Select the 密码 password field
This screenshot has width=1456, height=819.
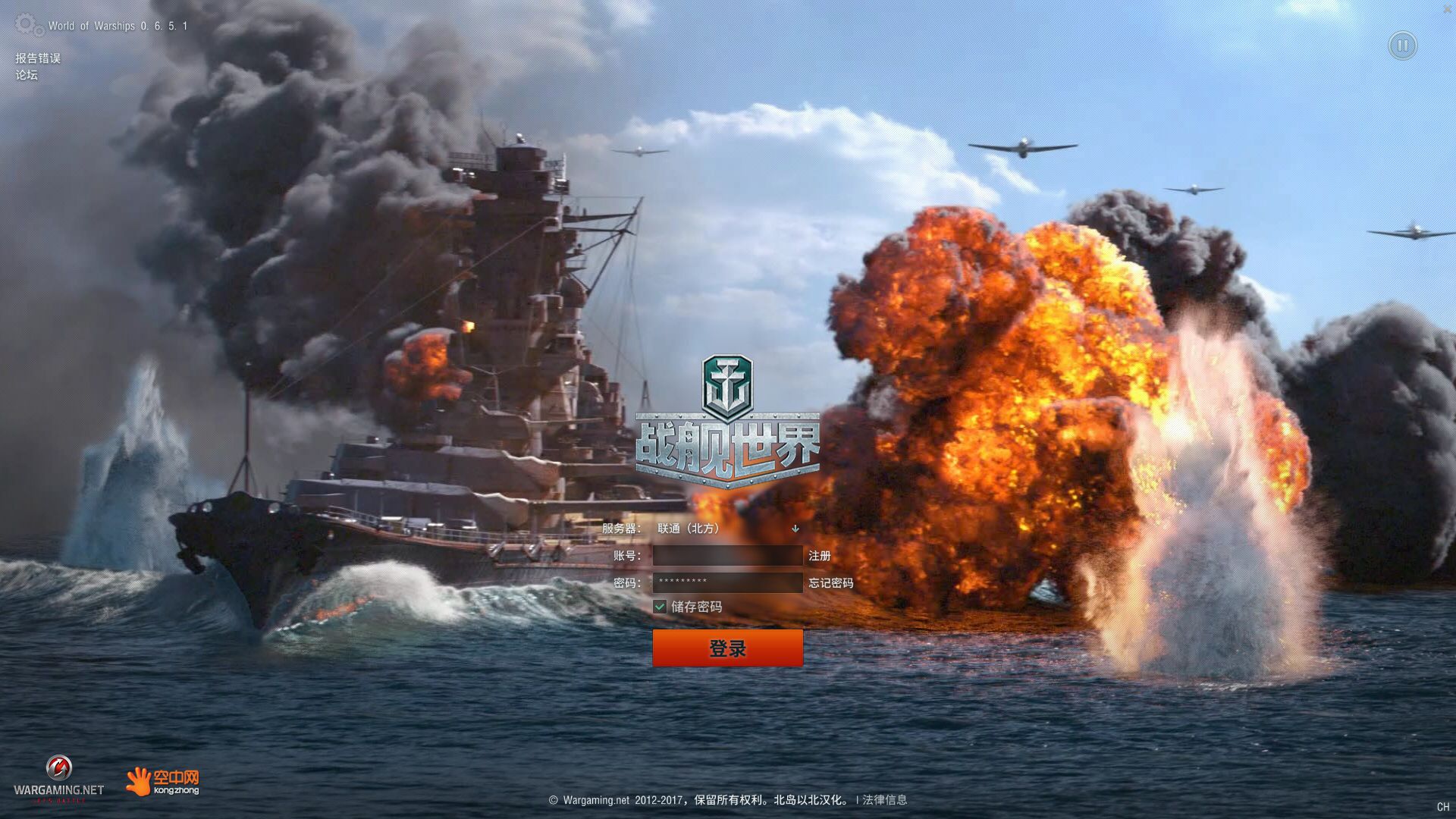(x=727, y=582)
